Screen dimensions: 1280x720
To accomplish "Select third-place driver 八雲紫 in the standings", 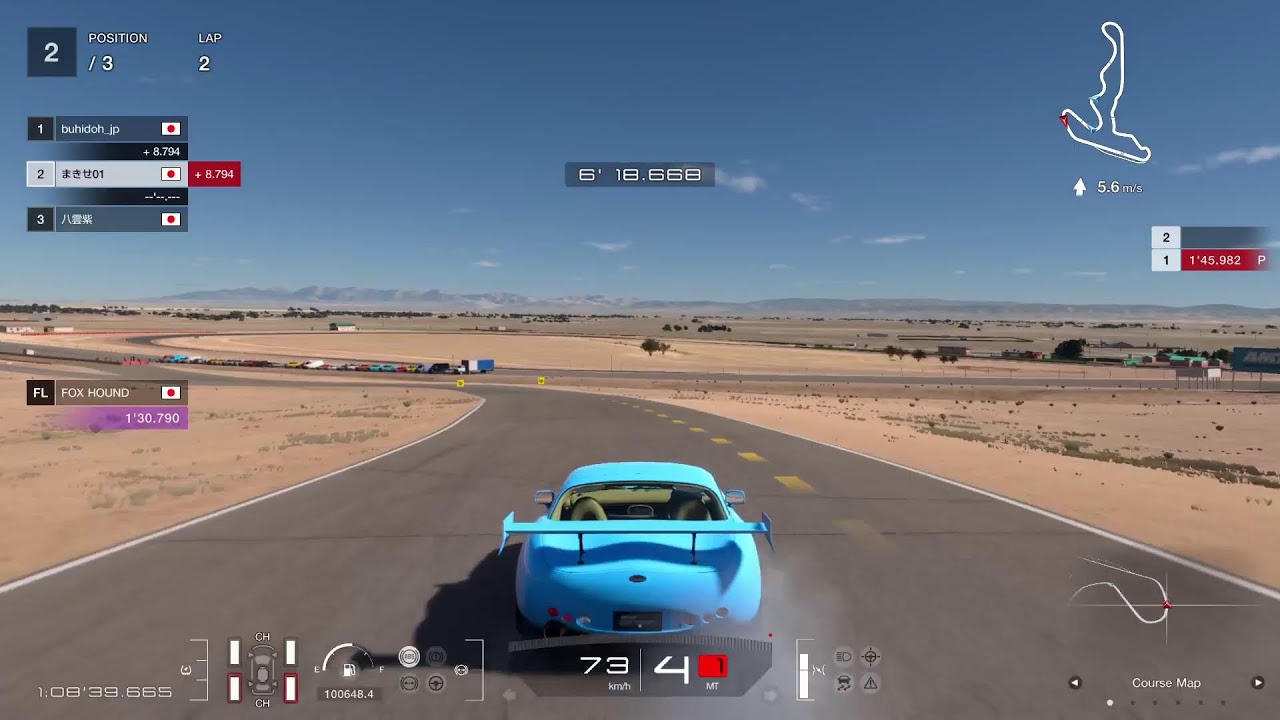I will point(107,219).
